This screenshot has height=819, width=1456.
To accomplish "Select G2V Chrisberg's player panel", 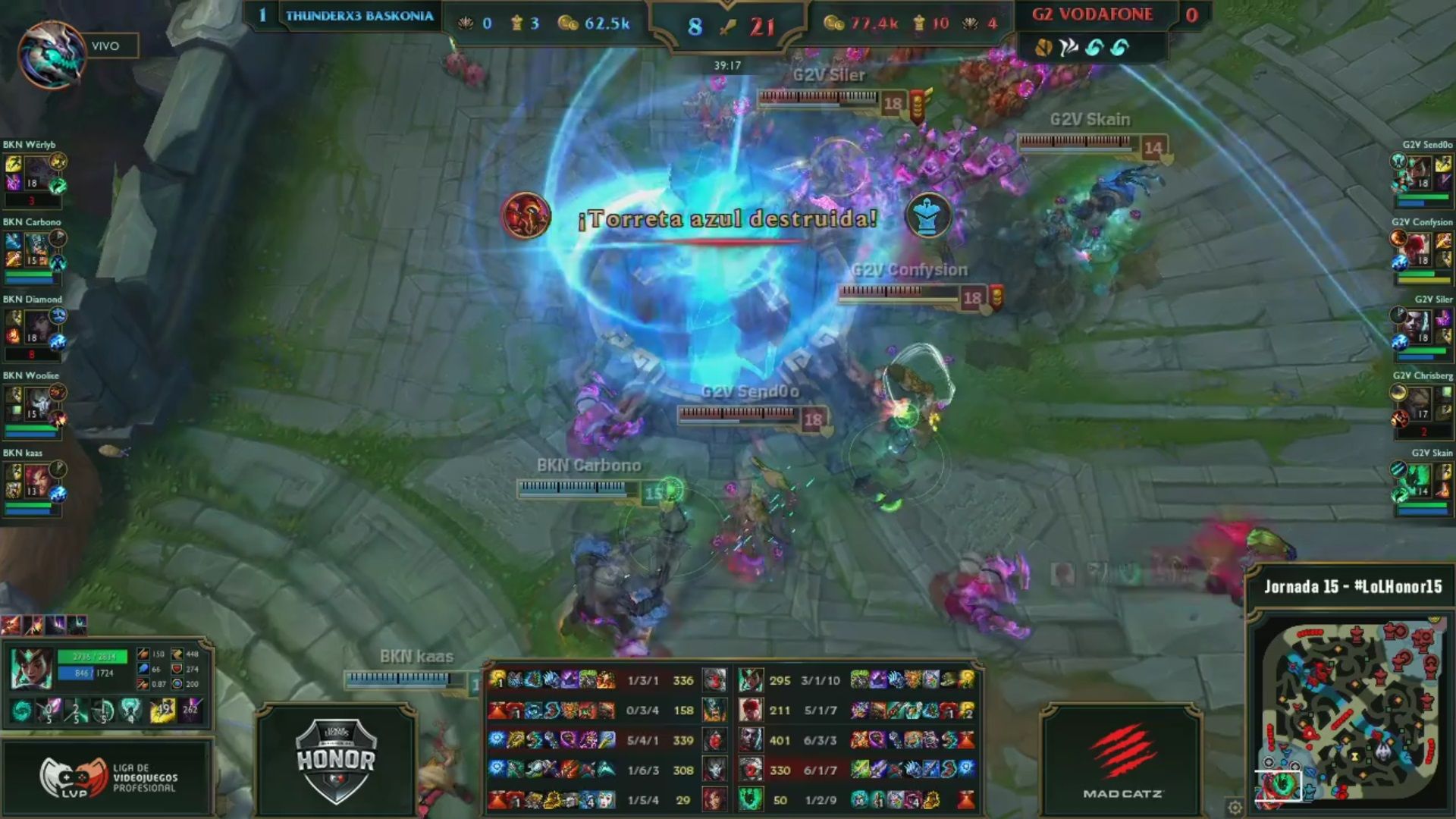I will 1421,405.
